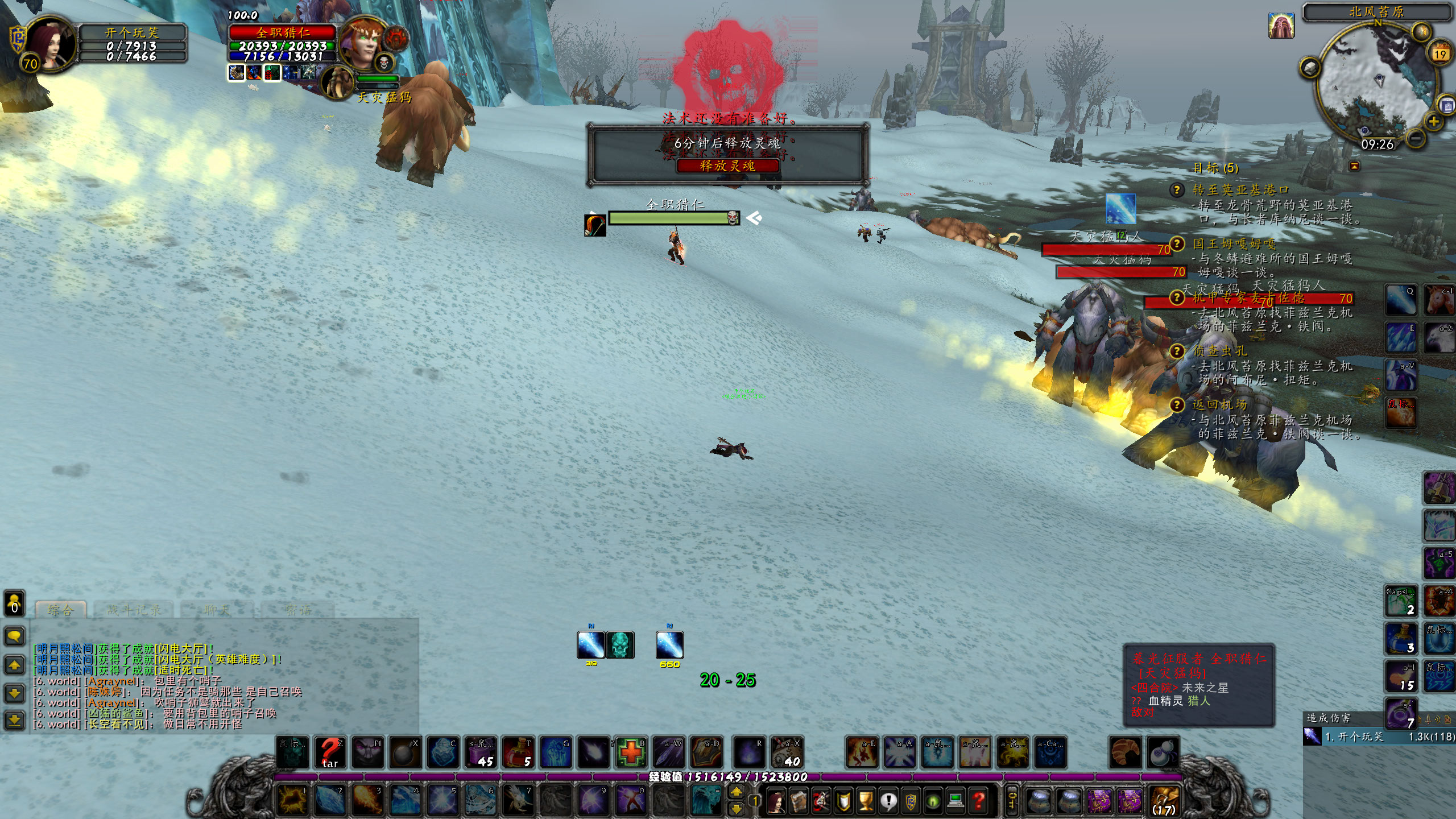Screen dimensions: 1456x819
Task: Click the red 释放灵魂 release spirit button
Action: click(727, 166)
